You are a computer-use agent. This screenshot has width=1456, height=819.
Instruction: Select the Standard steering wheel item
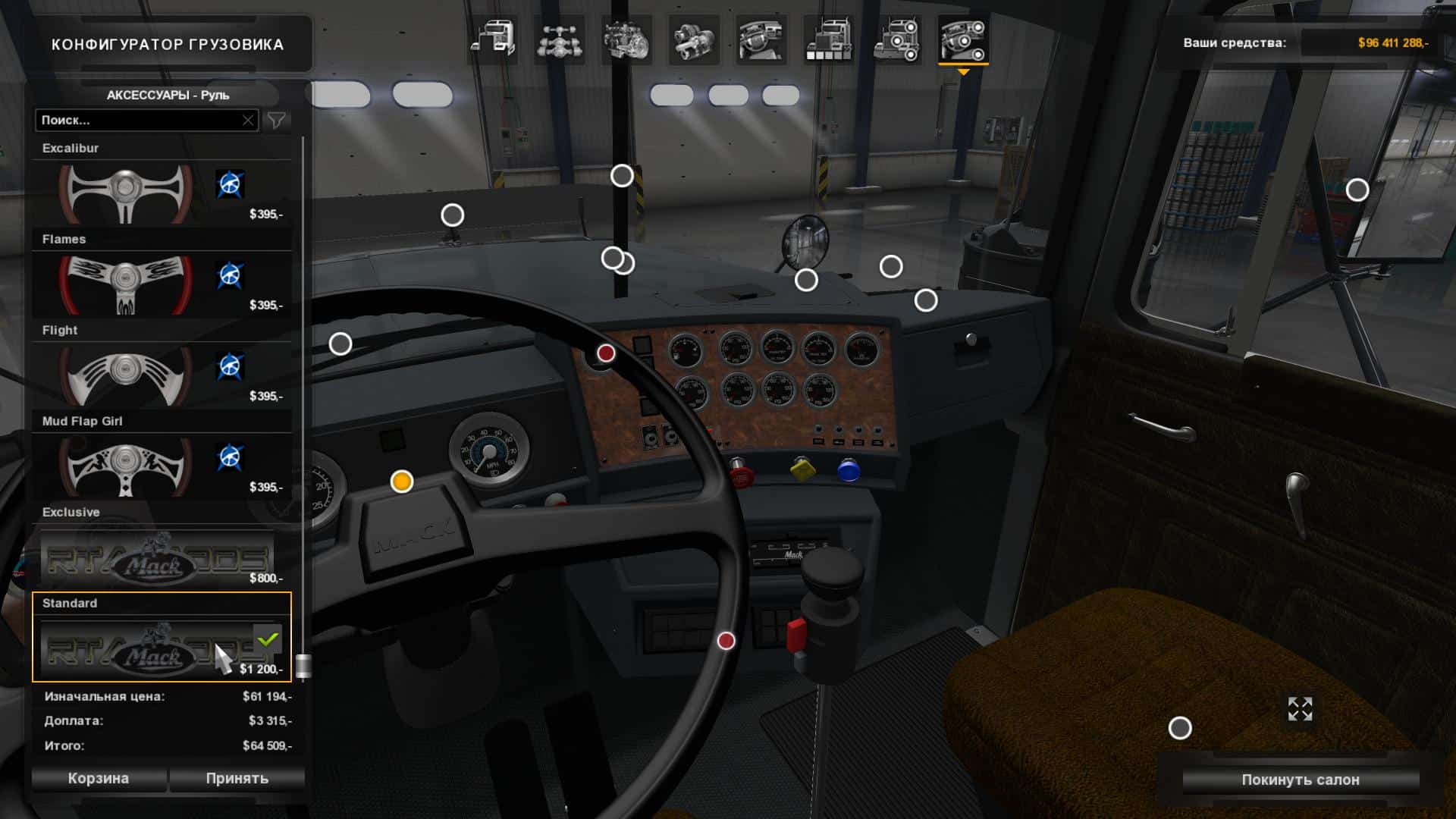tap(155, 649)
